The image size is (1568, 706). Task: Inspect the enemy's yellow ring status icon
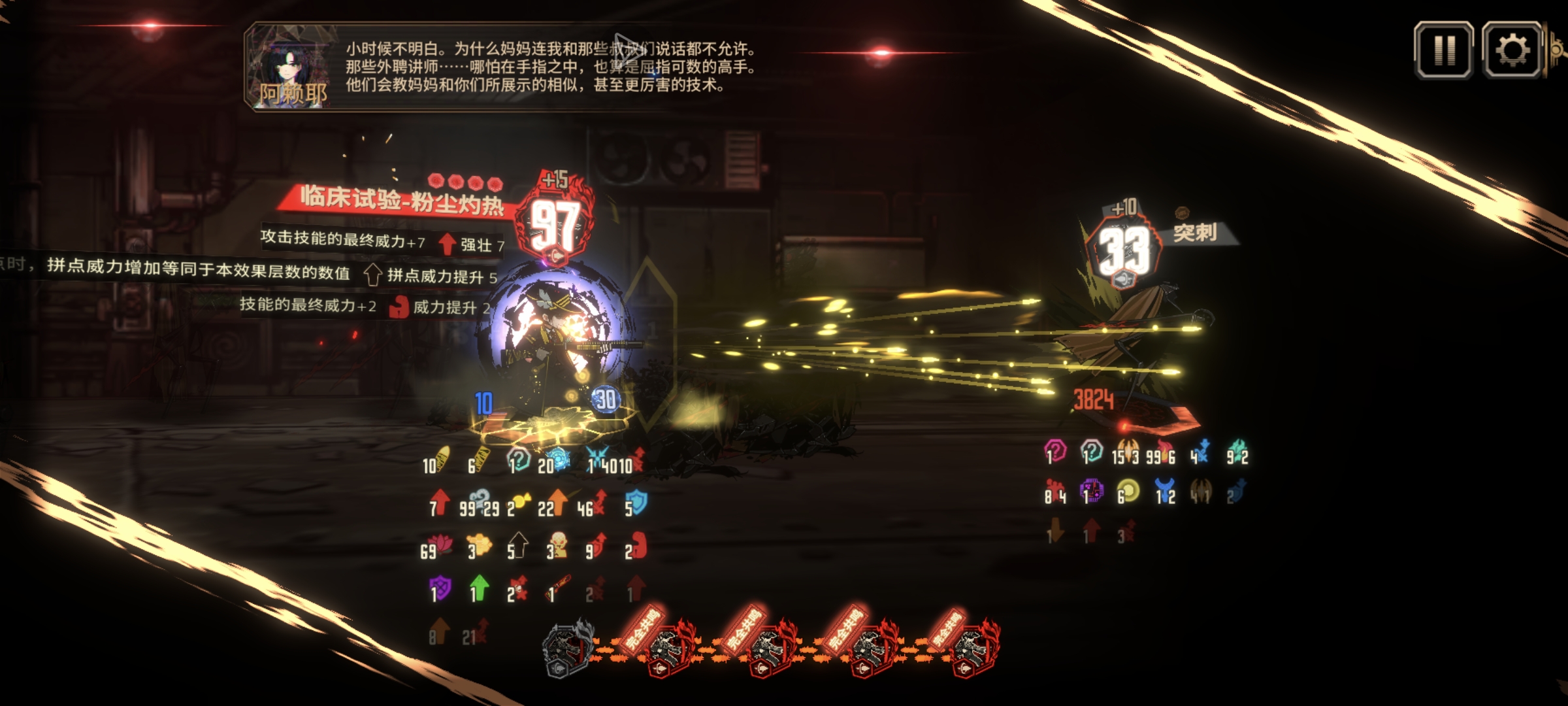pyautogui.click(x=1128, y=492)
